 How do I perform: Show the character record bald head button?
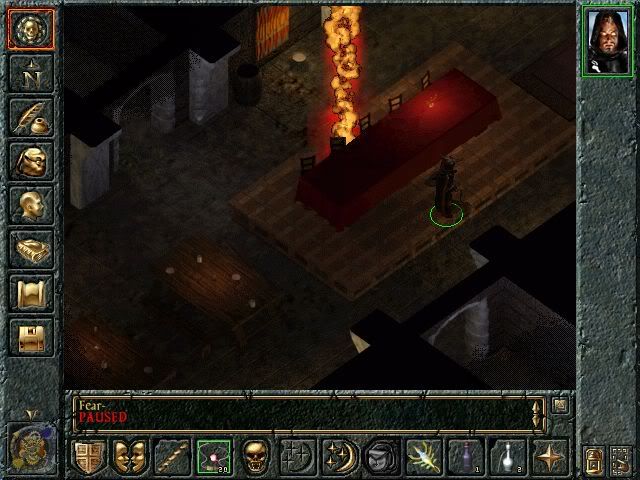(x=30, y=205)
